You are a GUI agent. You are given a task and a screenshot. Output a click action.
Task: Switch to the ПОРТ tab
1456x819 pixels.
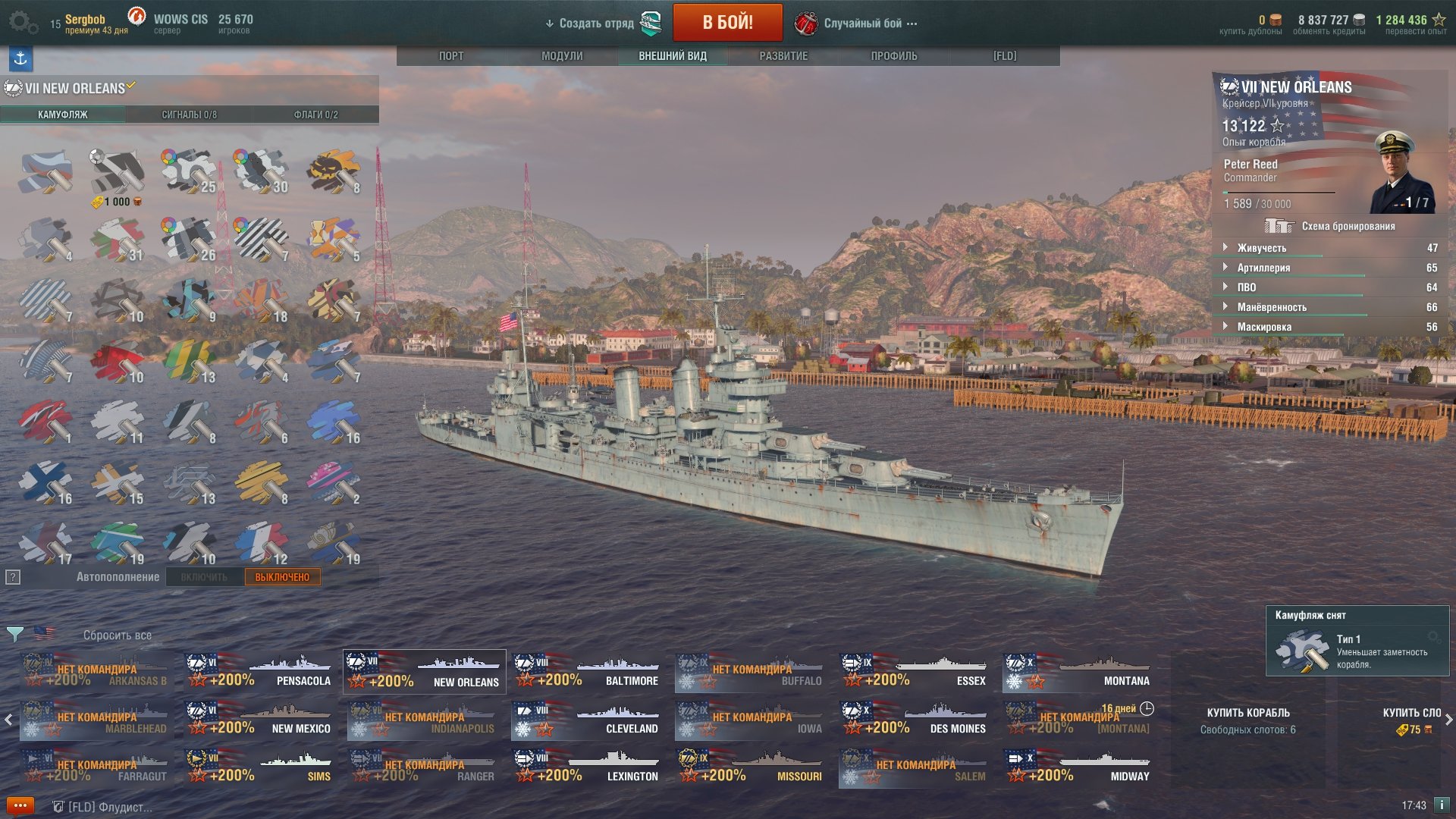click(451, 56)
